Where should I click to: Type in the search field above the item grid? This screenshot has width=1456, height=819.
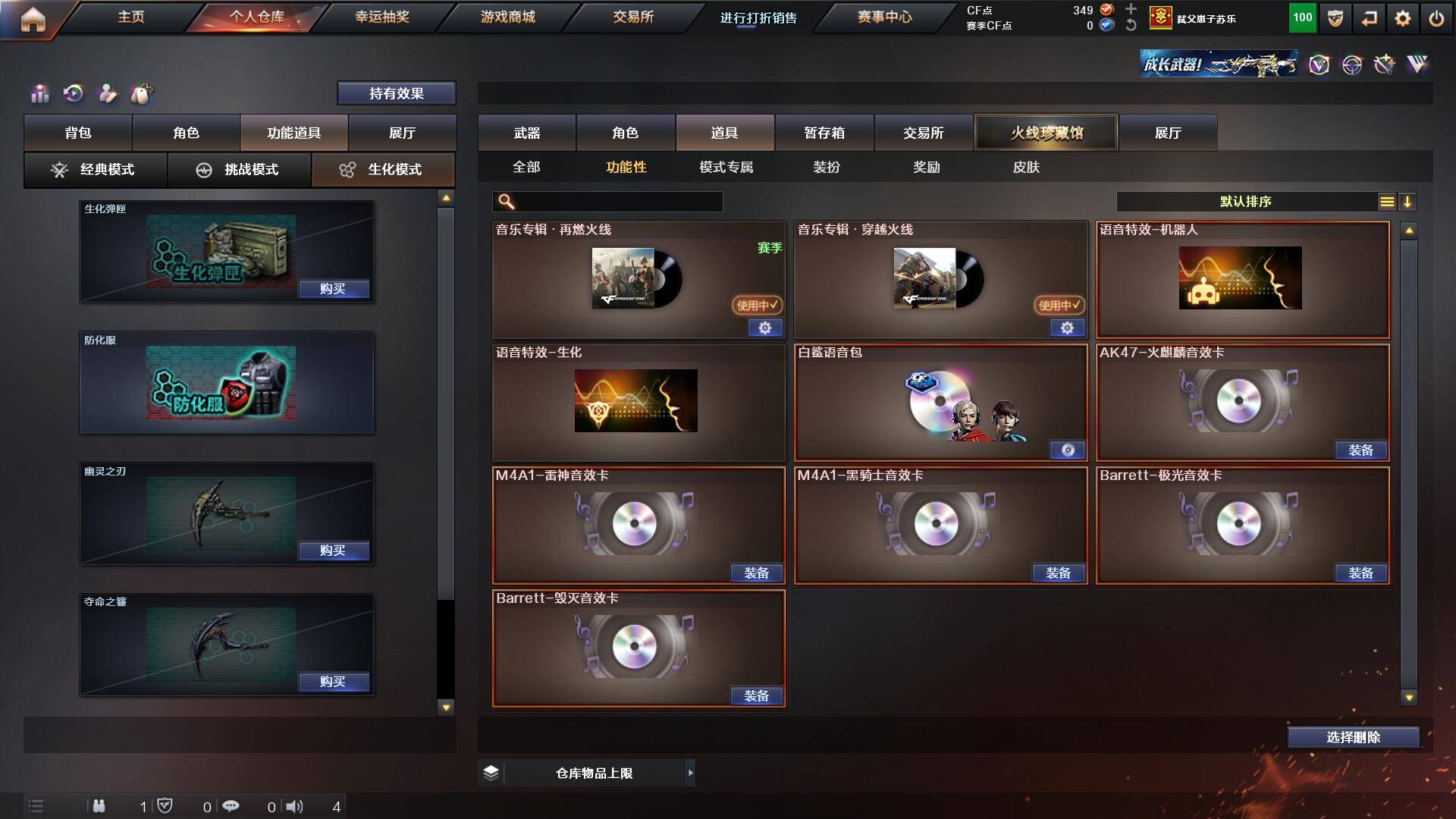(607, 202)
